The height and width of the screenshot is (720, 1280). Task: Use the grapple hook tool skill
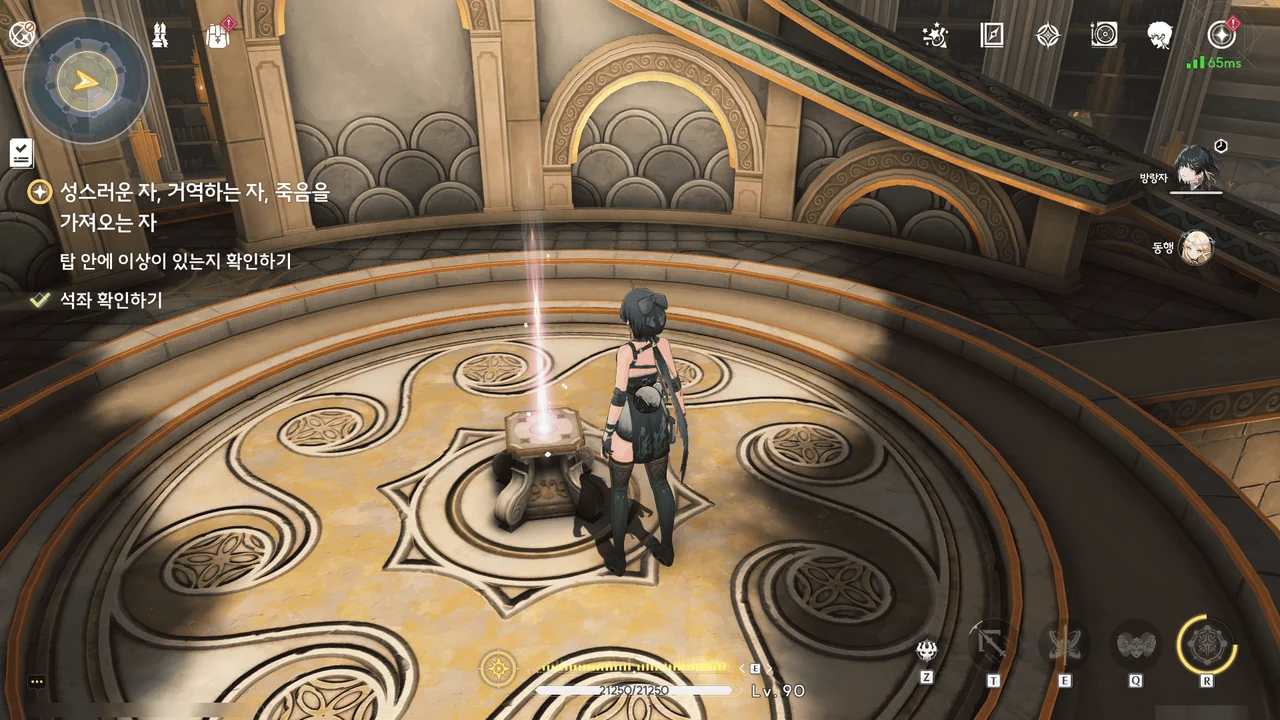coord(993,645)
